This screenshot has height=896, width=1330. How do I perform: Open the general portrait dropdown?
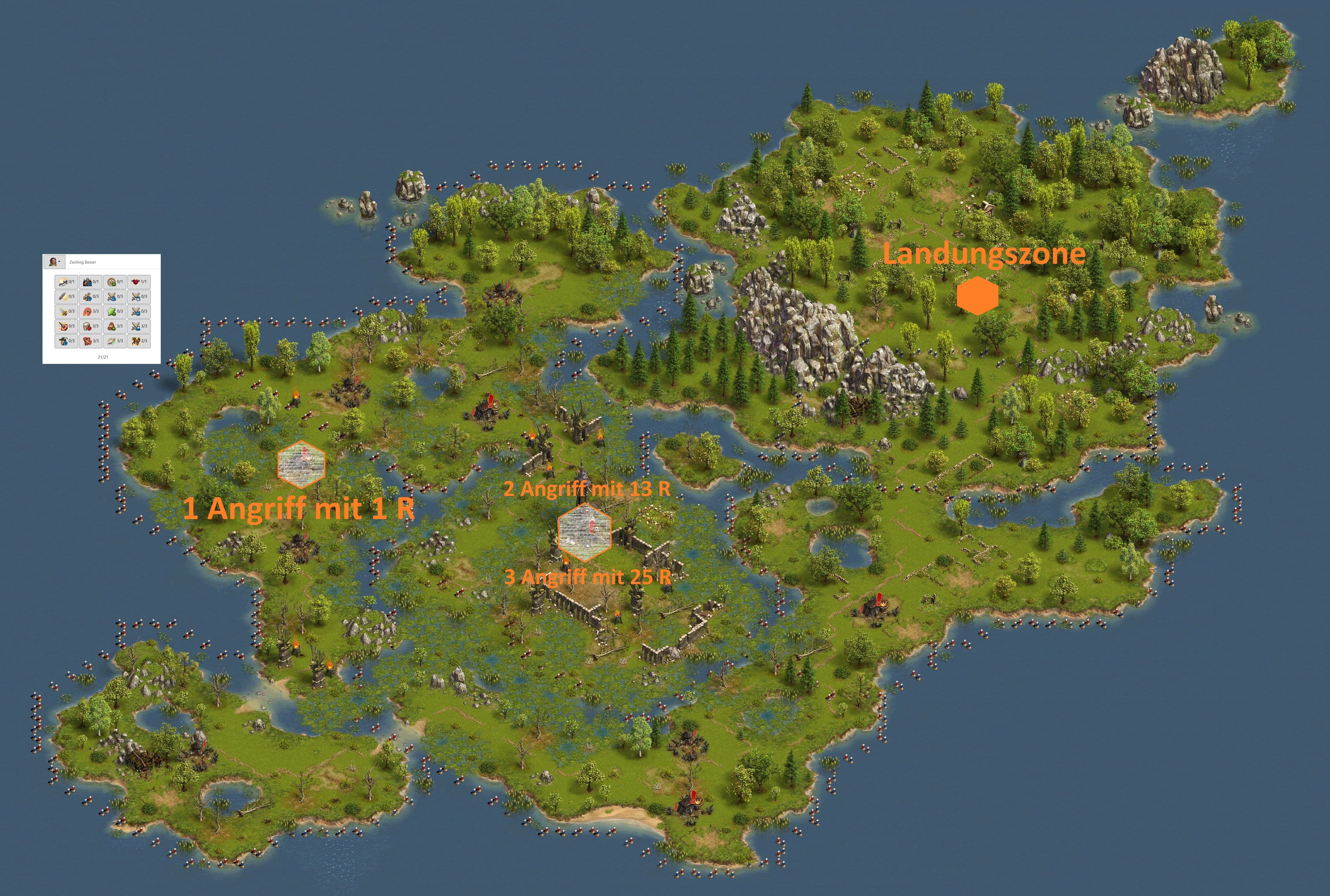pyautogui.click(x=54, y=262)
